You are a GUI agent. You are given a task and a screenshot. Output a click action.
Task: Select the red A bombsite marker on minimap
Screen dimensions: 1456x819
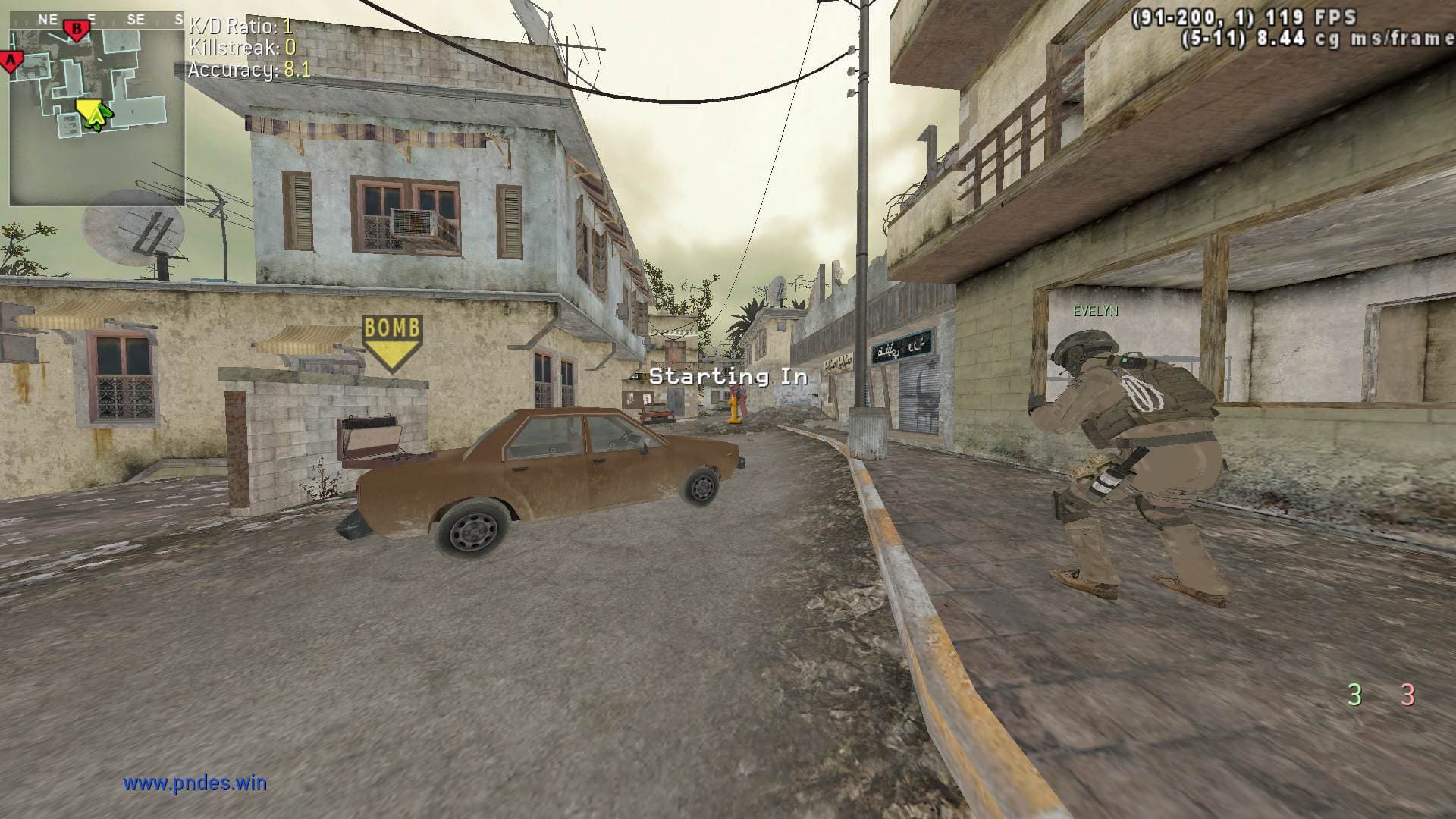11,61
